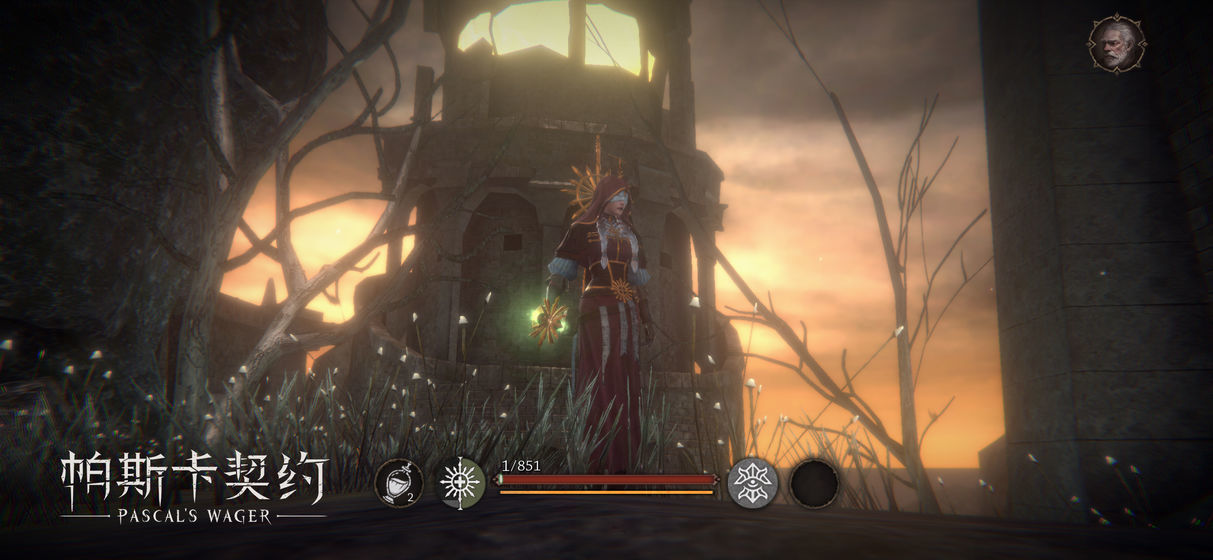Trigger the eye emblem ability icon

pyautogui.click(x=752, y=483)
